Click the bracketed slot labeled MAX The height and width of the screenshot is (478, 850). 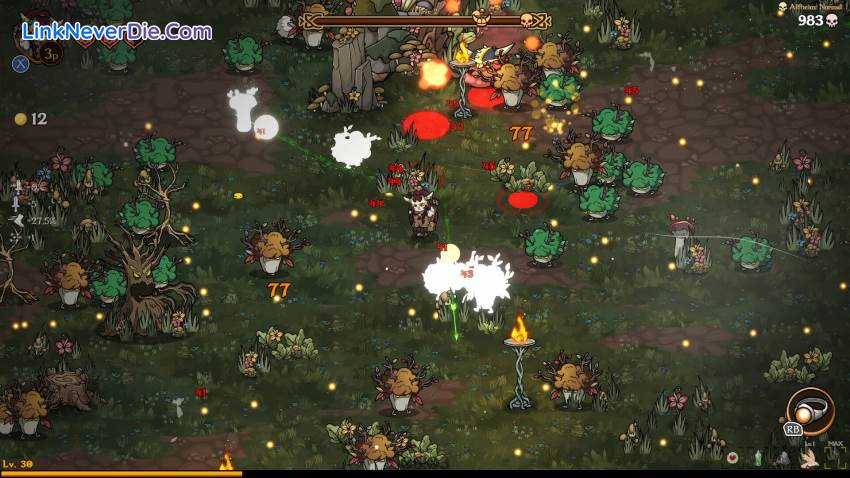coord(835,458)
